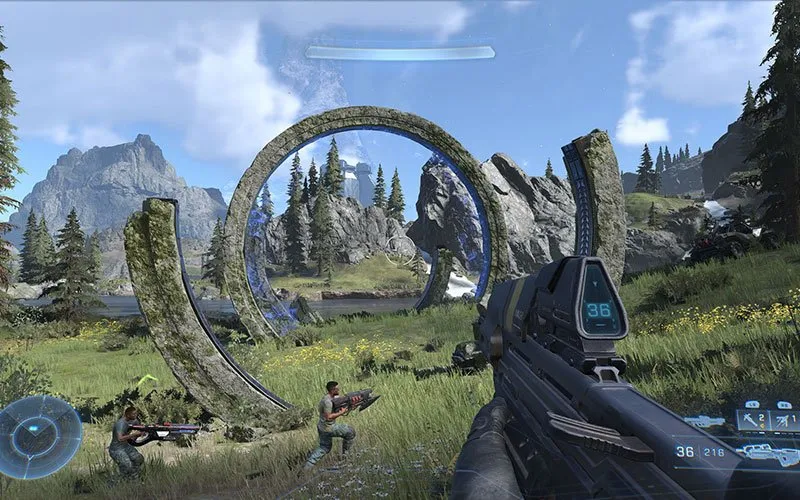The height and width of the screenshot is (500, 800).
Task: Click the equipped assault rifle icon
Action: (x=770, y=453)
